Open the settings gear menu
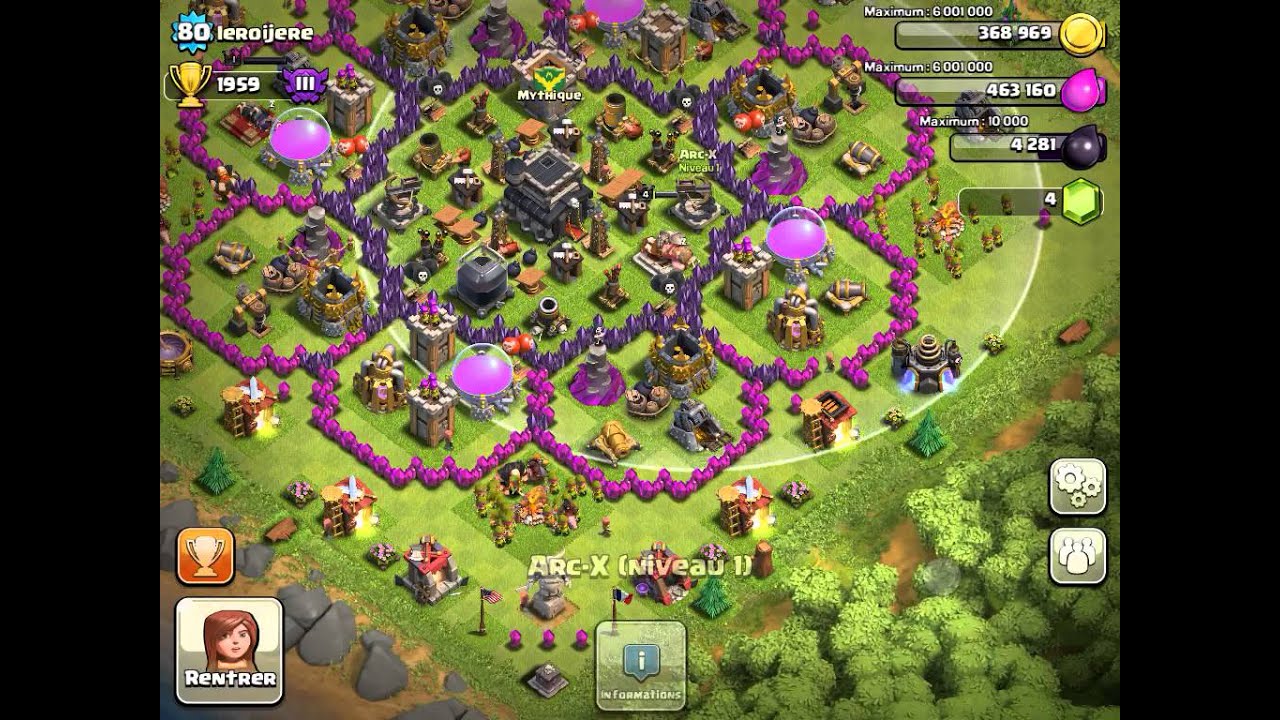The width and height of the screenshot is (1280, 720). pos(1077,487)
